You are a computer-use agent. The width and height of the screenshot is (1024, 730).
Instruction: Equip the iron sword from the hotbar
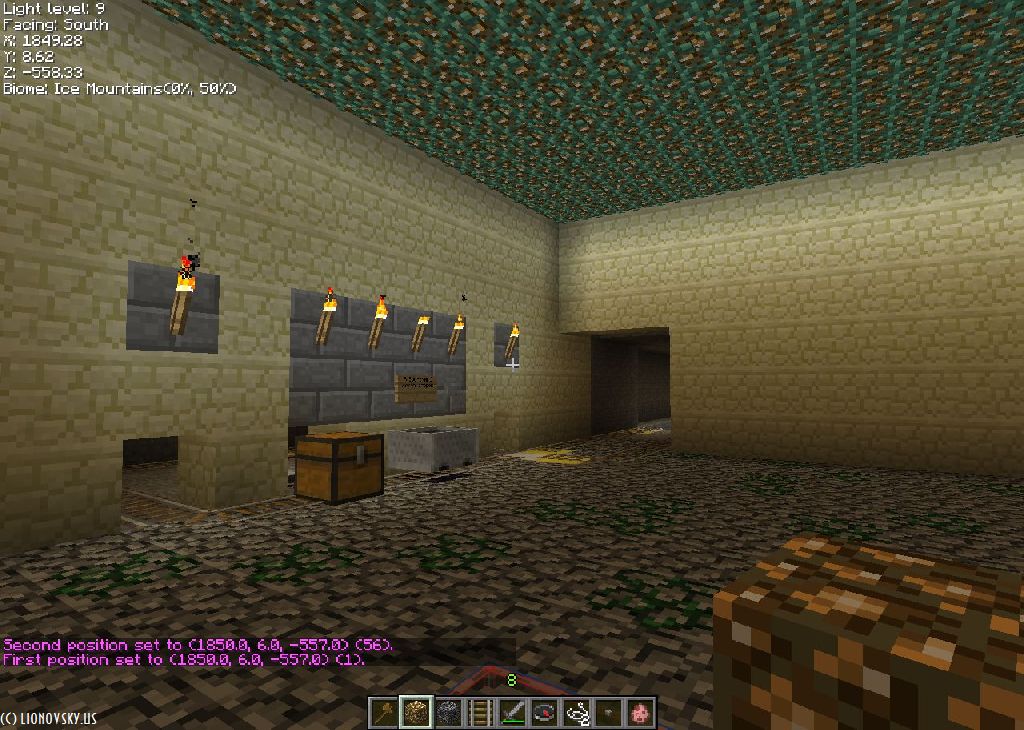(x=513, y=712)
